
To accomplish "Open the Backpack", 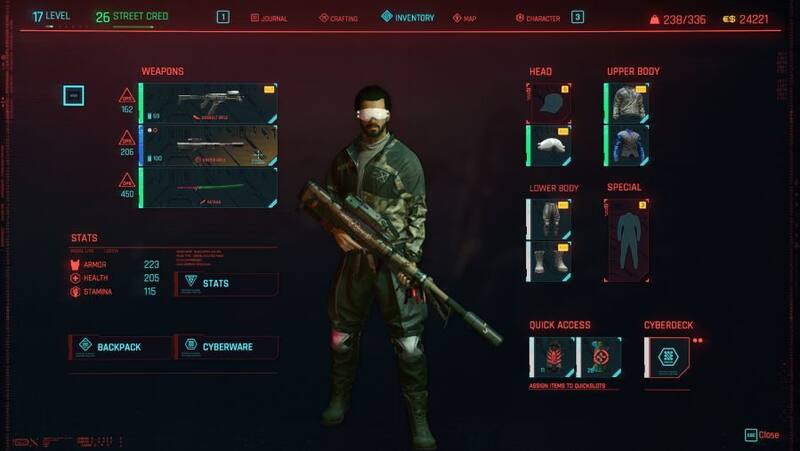I will click(119, 347).
